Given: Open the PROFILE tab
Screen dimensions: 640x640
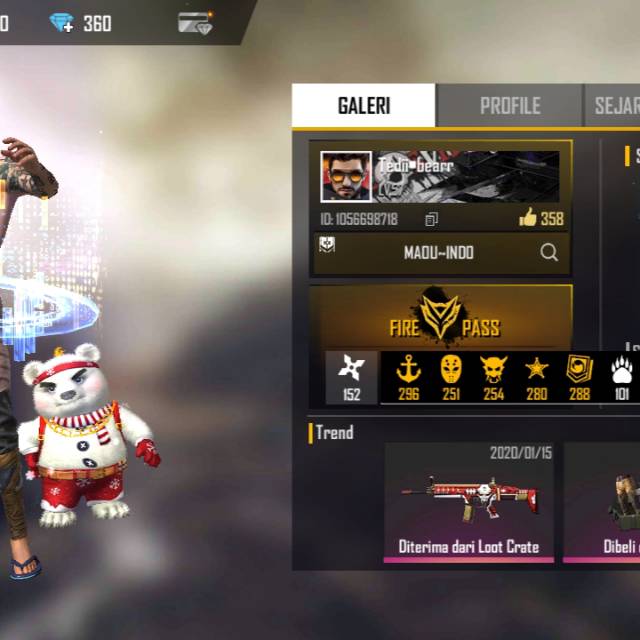Looking at the screenshot, I should tap(509, 106).
